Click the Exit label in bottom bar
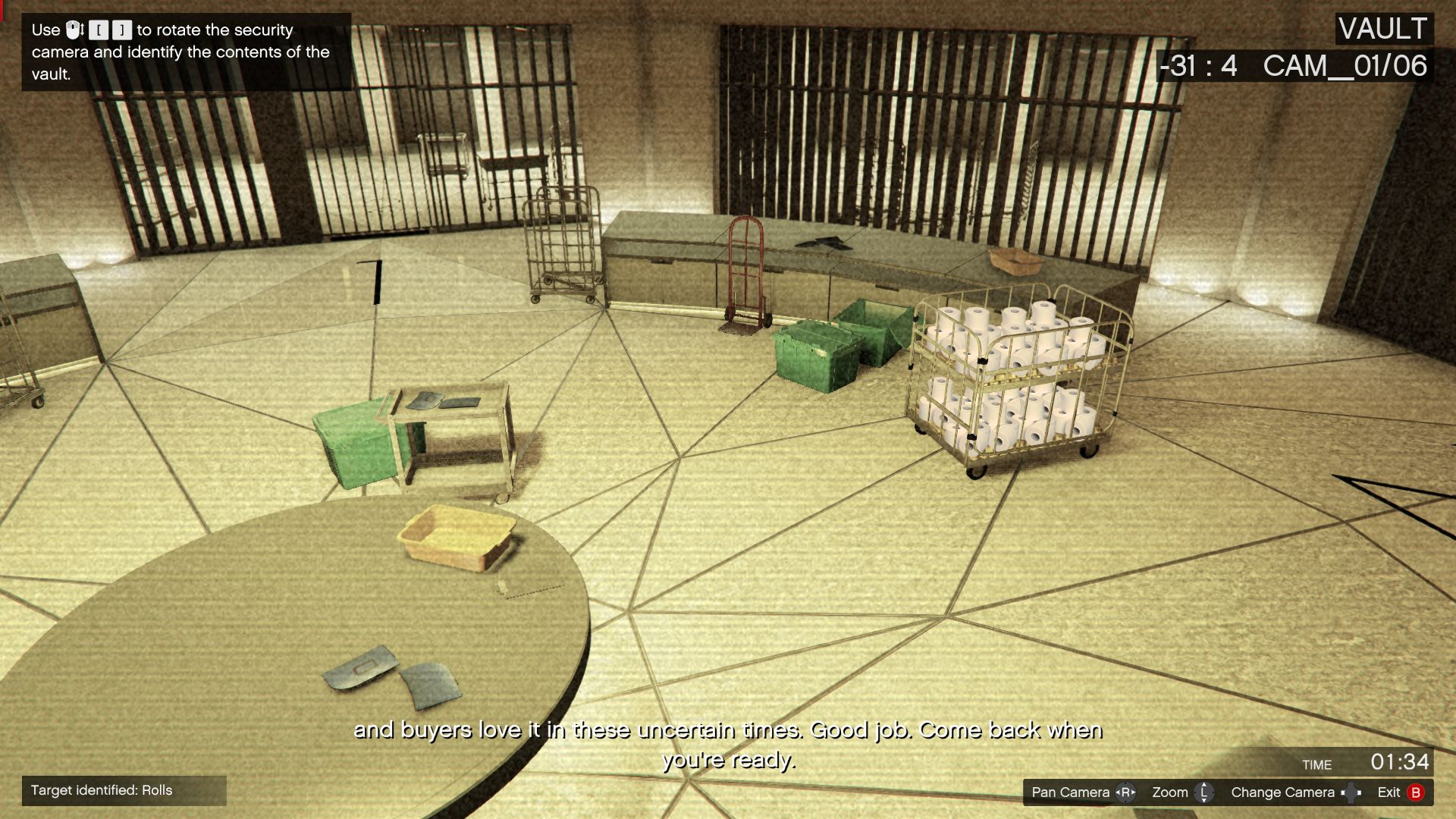Image resolution: width=1456 pixels, height=819 pixels. [x=1389, y=792]
